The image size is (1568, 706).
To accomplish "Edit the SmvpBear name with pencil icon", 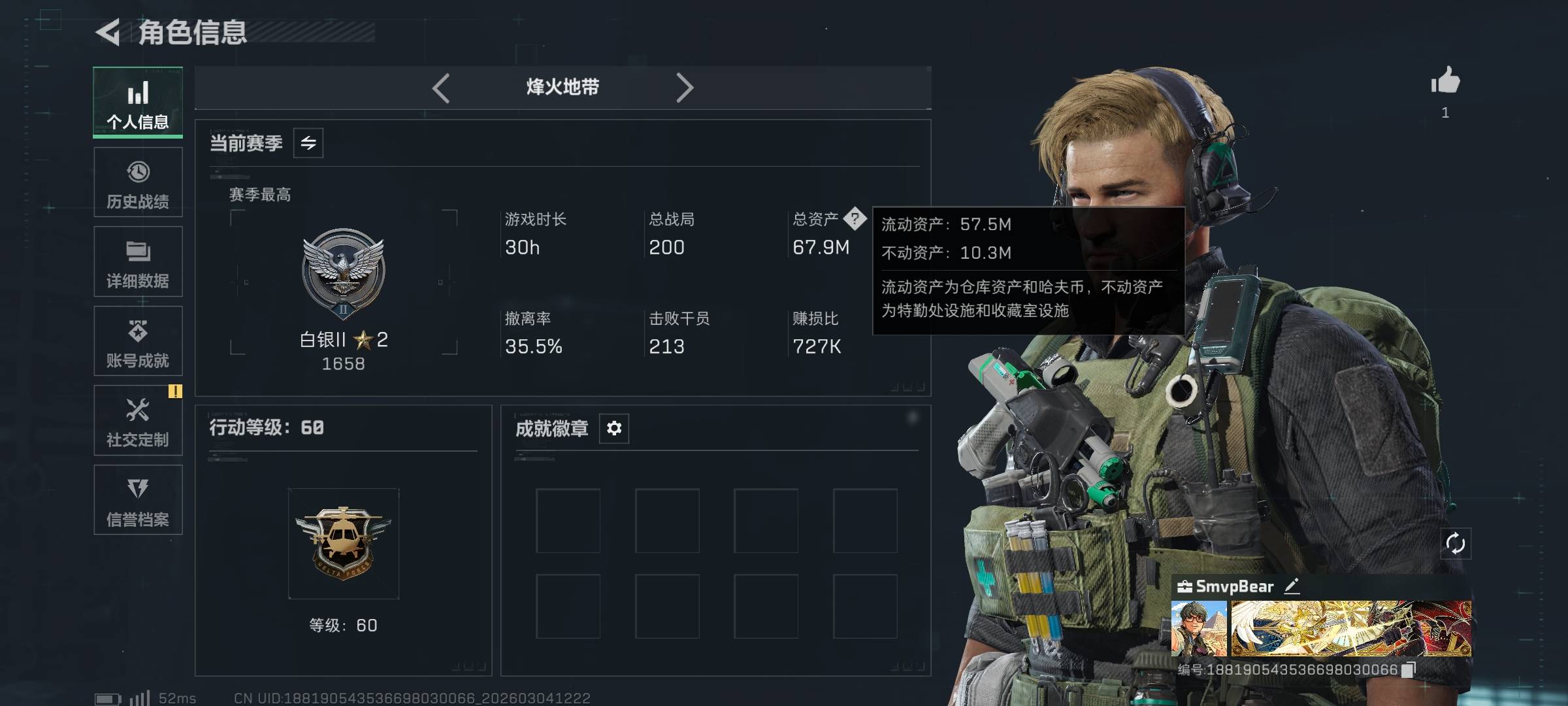I will (x=1292, y=586).
